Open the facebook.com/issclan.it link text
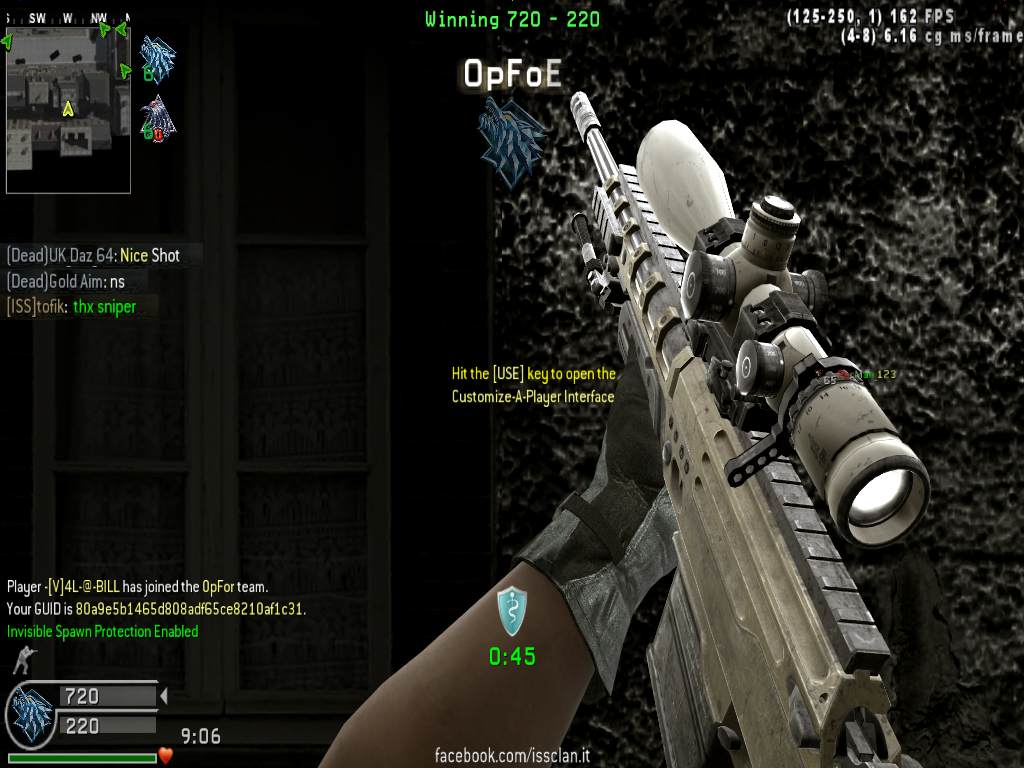 click(511, 756)
